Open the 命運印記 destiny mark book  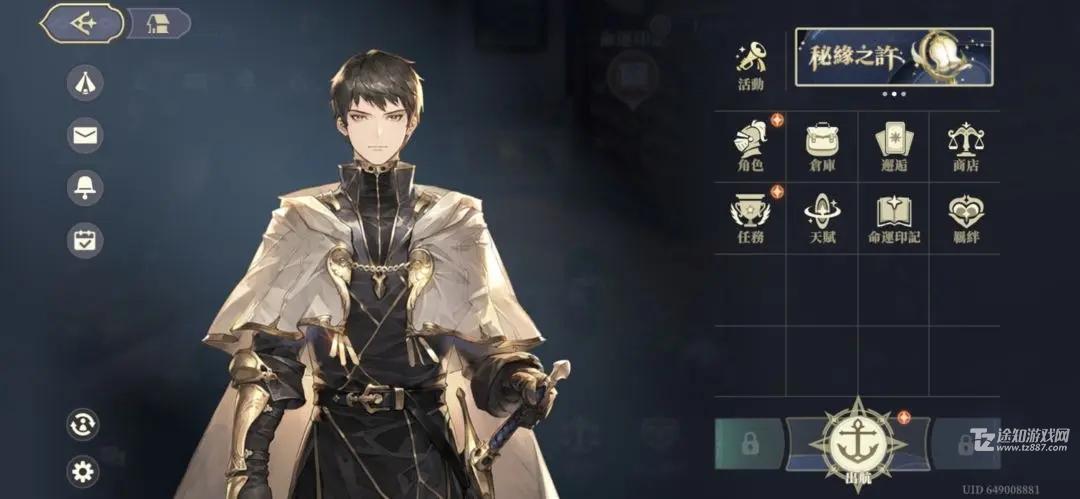point(893,218)
